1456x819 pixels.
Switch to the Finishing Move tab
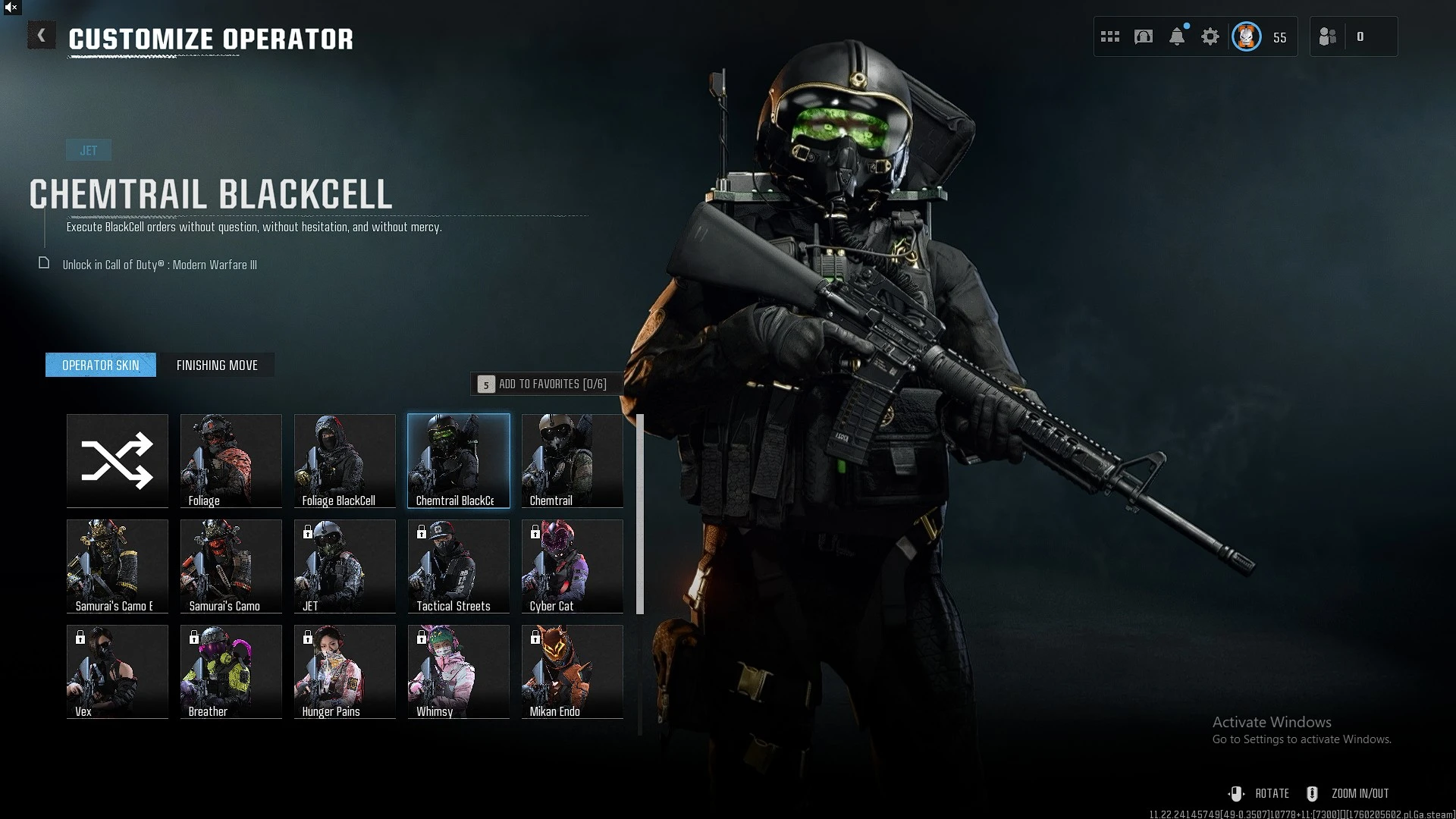click(217, 366)
